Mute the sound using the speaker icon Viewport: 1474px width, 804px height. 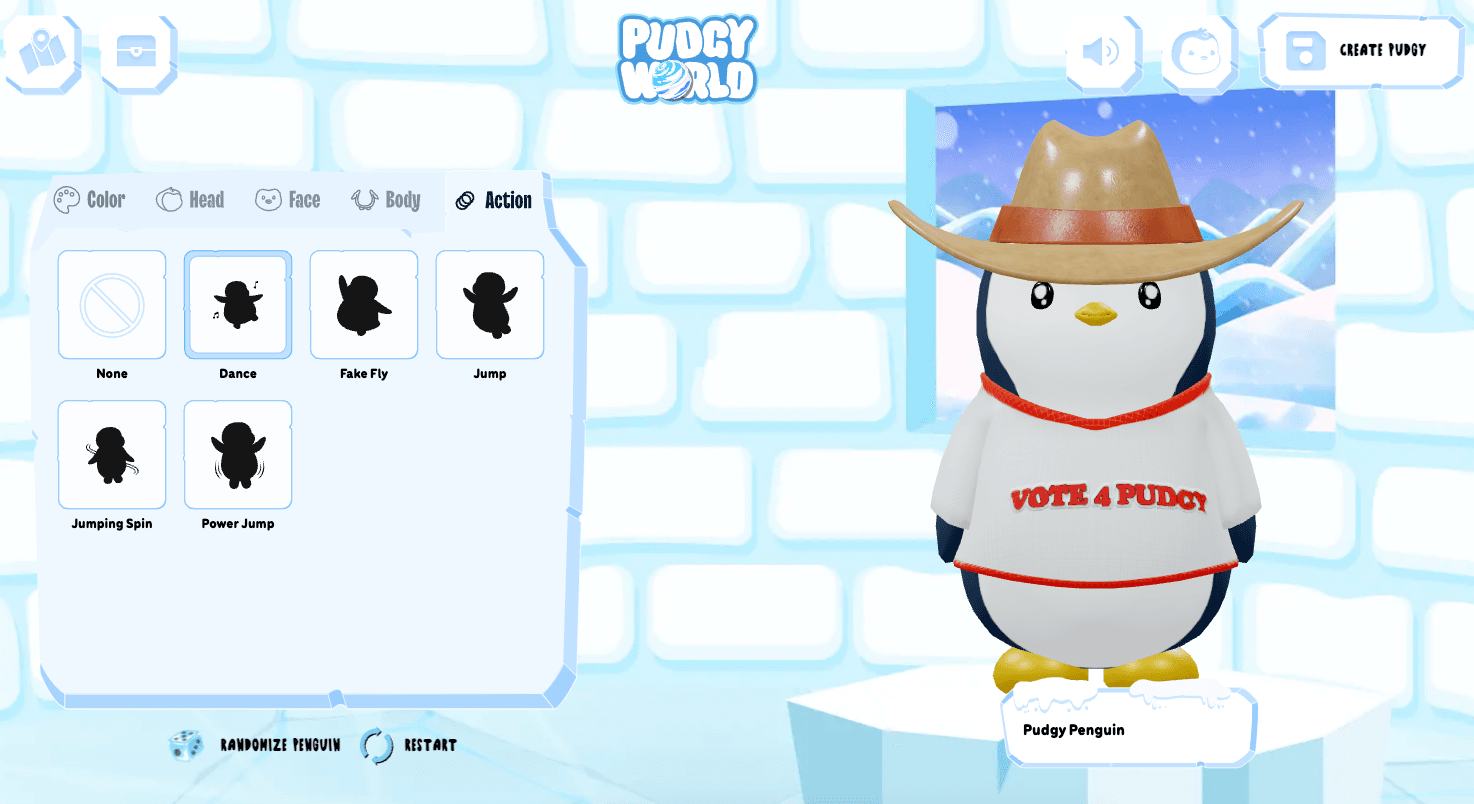pos(1101,52)
